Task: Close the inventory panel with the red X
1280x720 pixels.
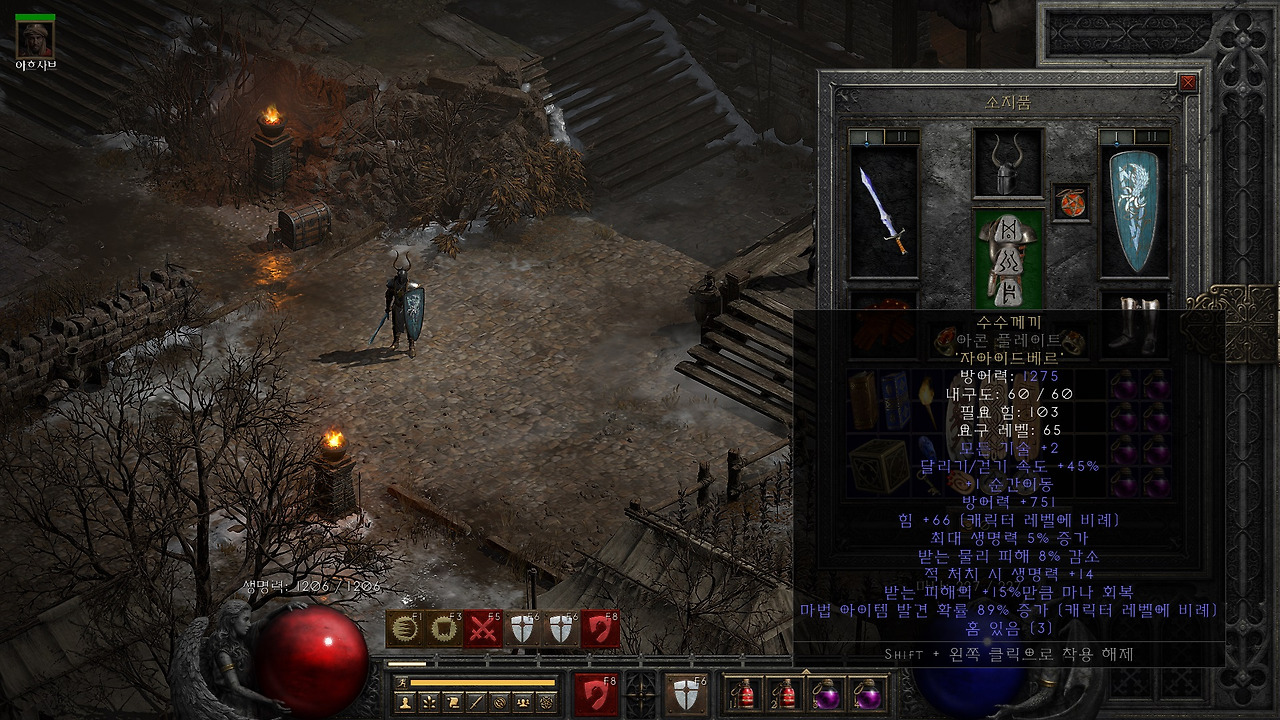Action: click(x=1188, y=83)
